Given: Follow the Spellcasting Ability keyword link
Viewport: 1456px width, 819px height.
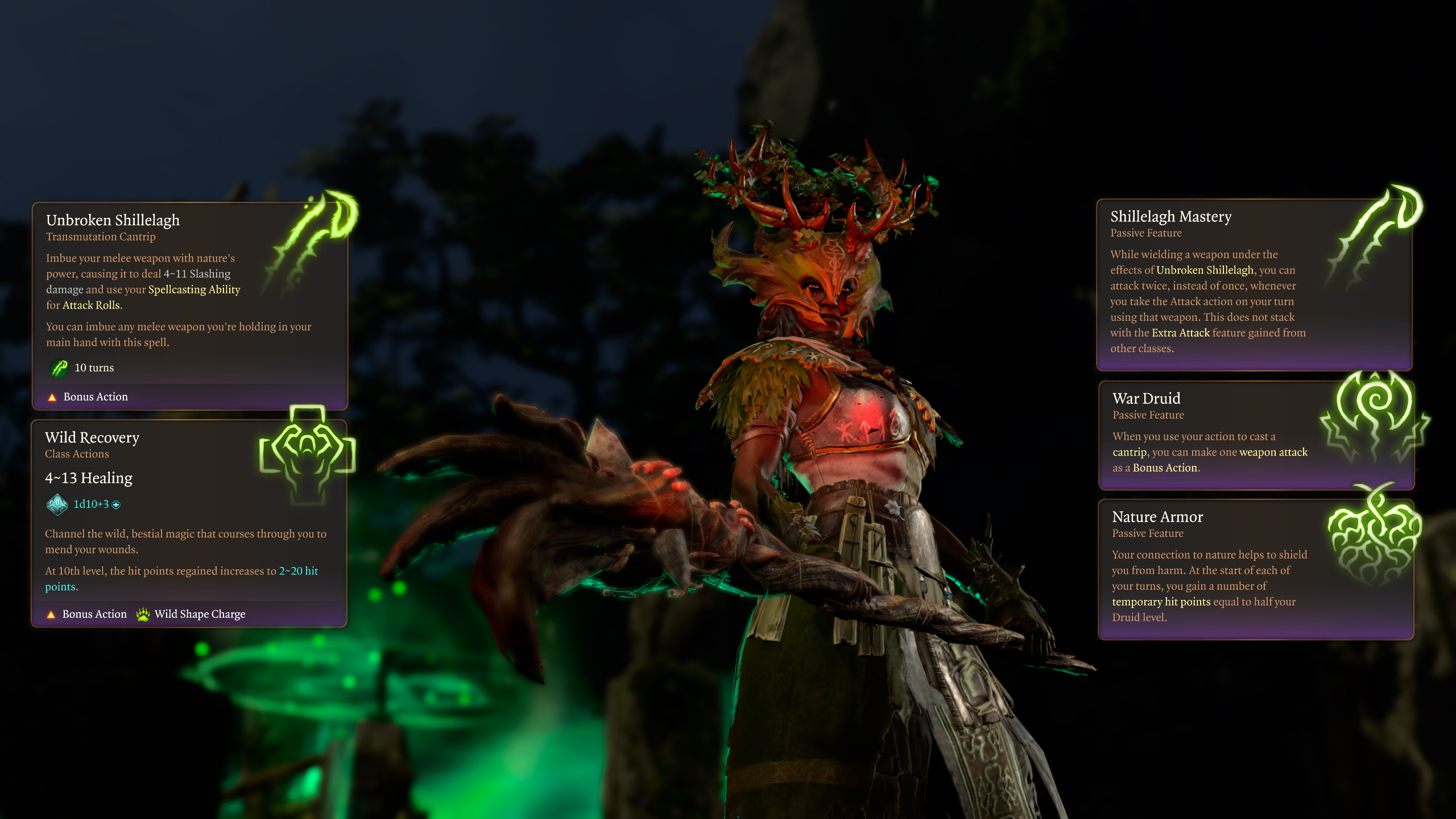Looking at the screenshot, I should (x=194, y=289).
